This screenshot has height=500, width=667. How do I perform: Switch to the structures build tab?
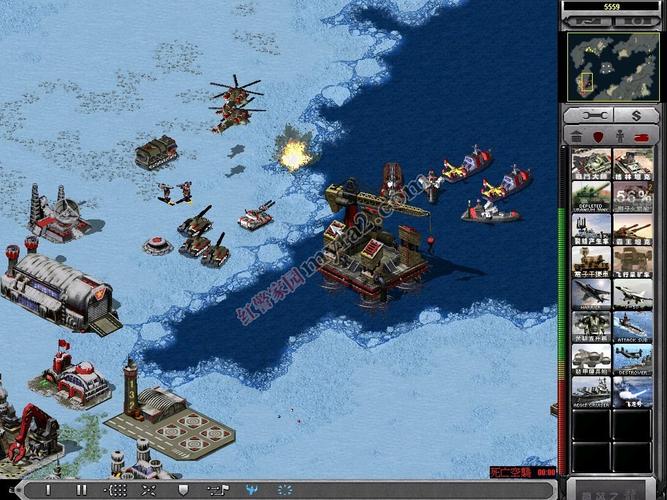point(577,136)
